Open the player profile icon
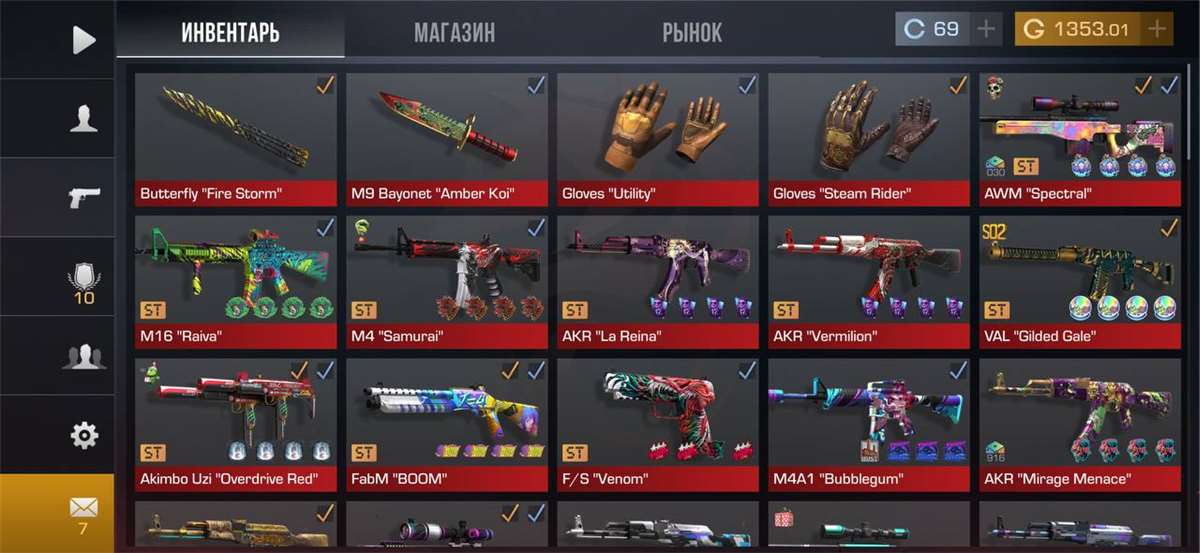The height and width of the screenshot is (553, 1200). point(84,119)
